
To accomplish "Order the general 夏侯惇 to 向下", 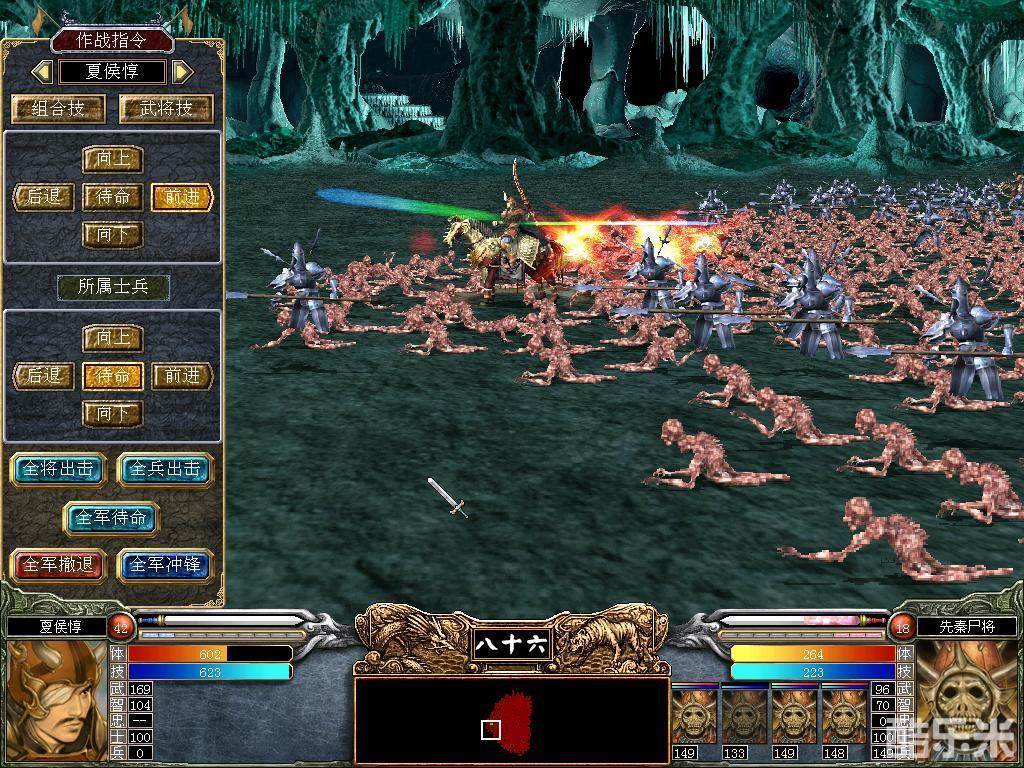I will pyautogui.click(x=112, y=235).
